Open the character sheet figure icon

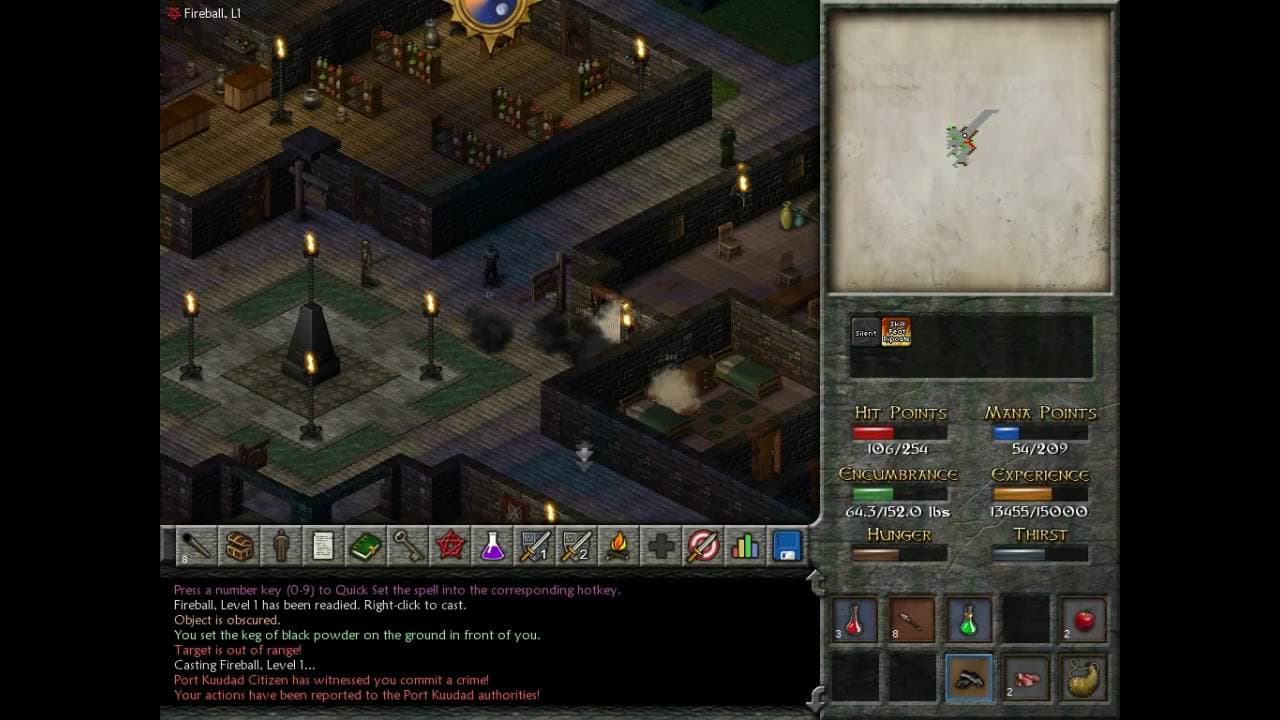point(280,547)
